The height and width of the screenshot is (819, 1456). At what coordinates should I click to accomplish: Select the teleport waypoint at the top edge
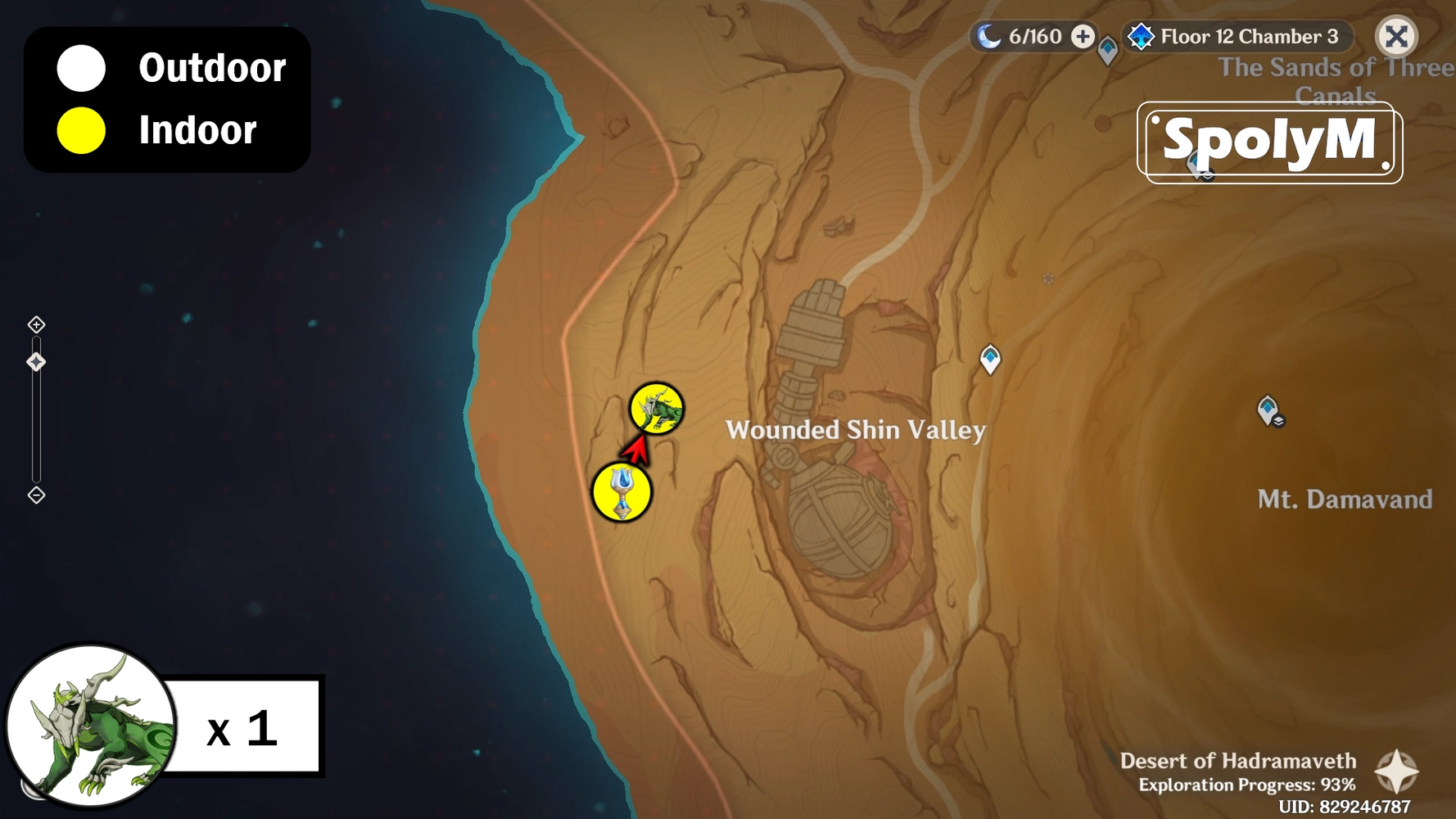pyautogui.click(x=1108, y=49)
